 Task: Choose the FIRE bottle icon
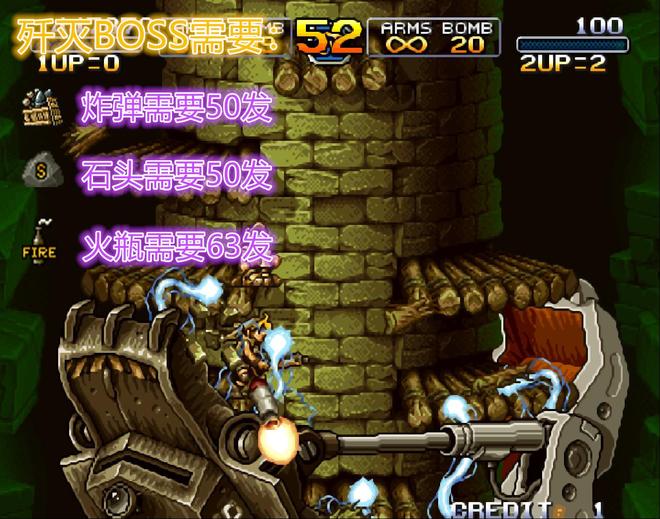coord(40,239)
